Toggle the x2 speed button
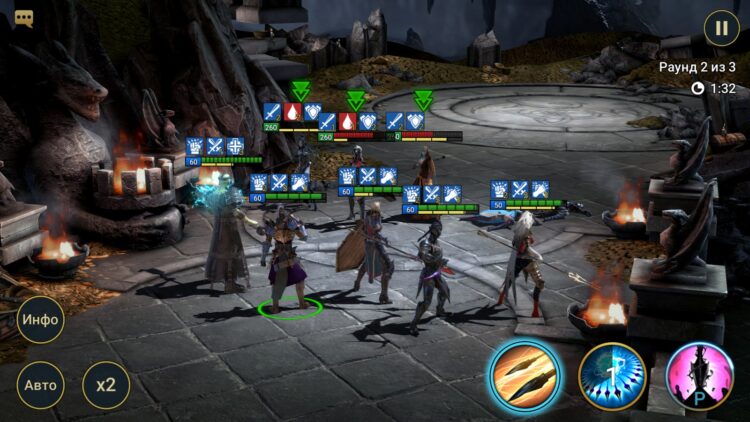750x422 pixels. [x=105, y=385]
